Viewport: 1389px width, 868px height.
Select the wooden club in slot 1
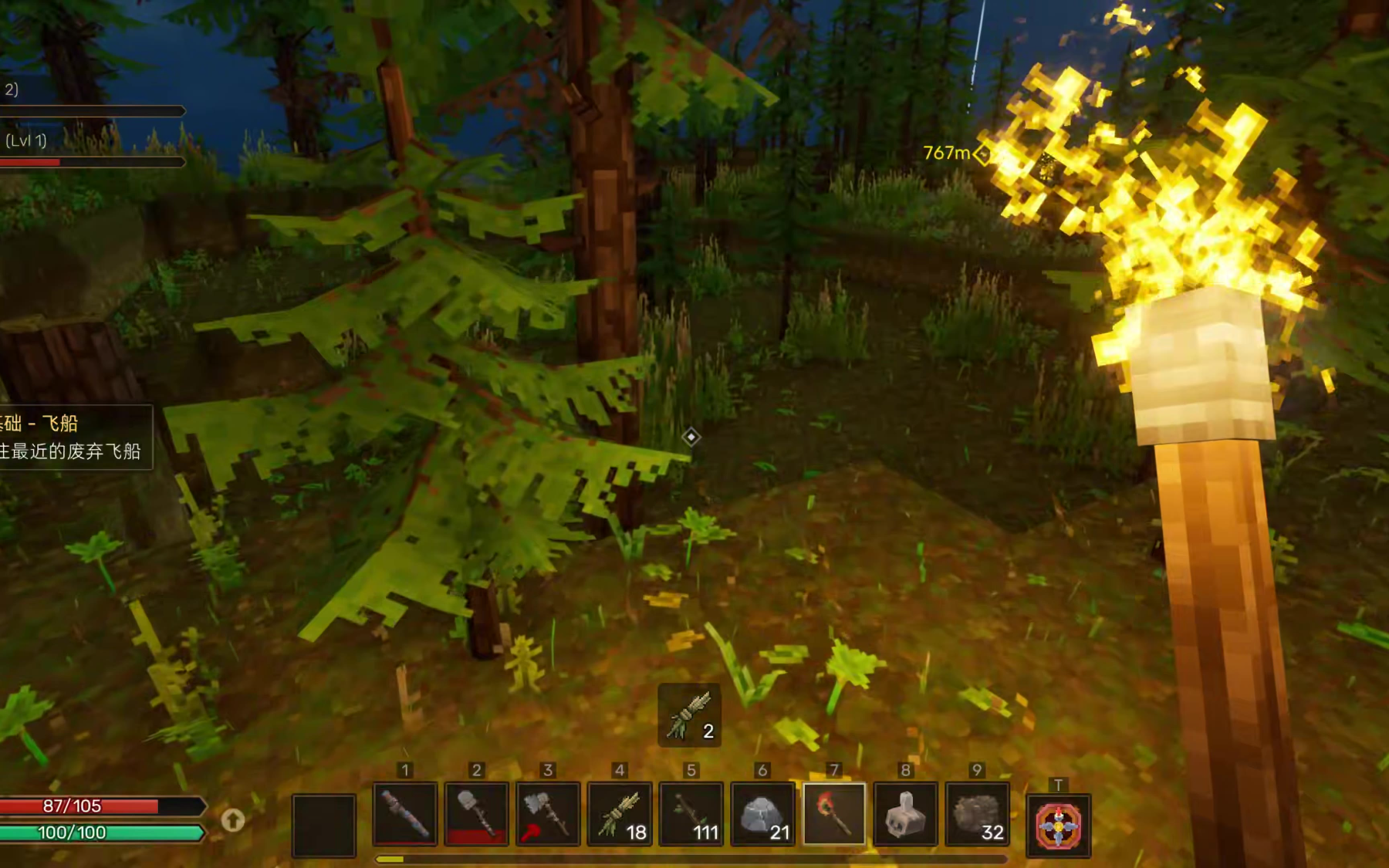coord(405,814)
